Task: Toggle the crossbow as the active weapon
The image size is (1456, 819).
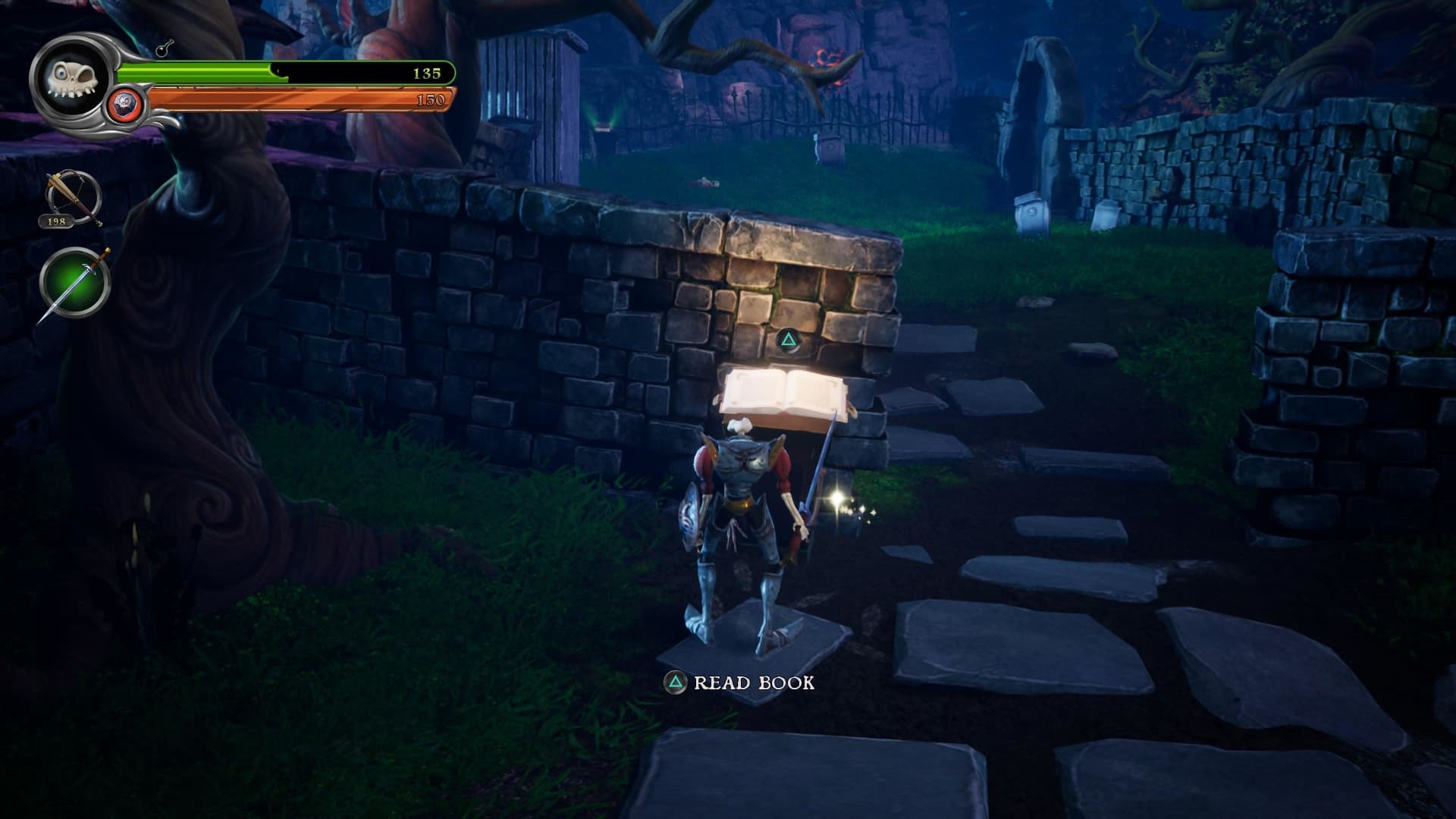Action: point(71,196)
